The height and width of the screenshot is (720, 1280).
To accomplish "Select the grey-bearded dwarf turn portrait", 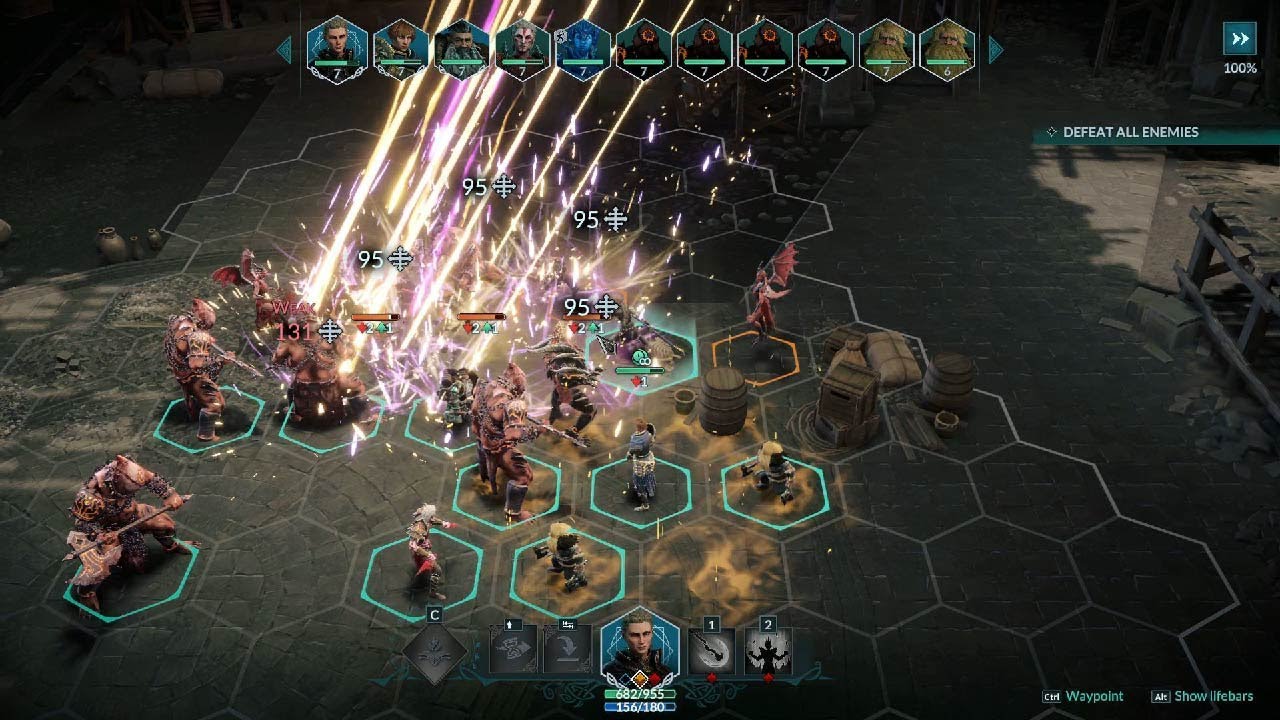I will coord(461,47).
